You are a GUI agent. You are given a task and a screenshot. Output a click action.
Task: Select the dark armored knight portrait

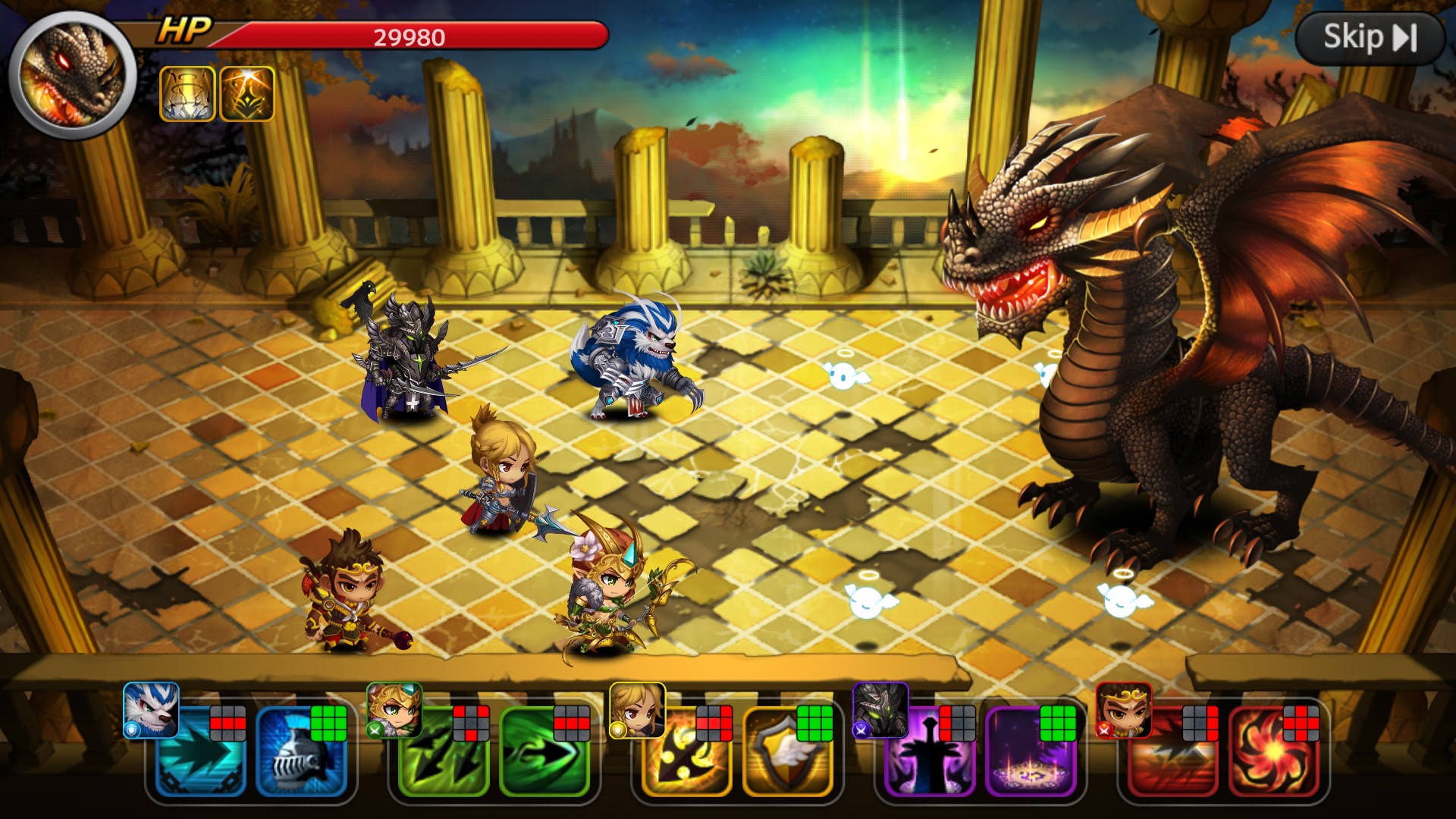pyautogui.click(x=880, y=710)
